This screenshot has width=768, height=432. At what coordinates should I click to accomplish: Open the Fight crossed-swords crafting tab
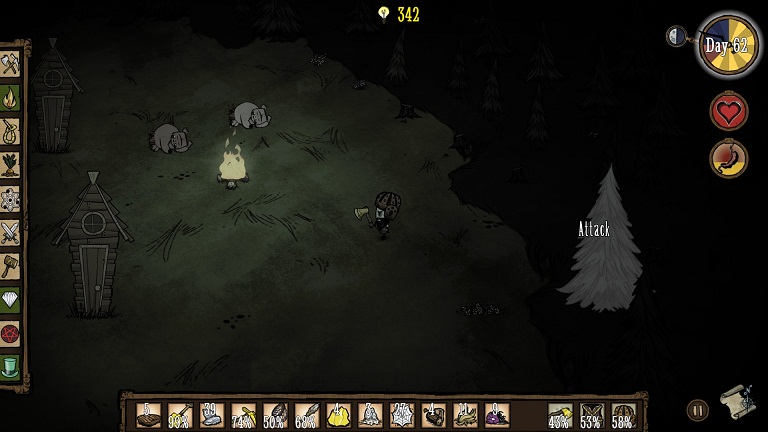[x=11, y=232]
